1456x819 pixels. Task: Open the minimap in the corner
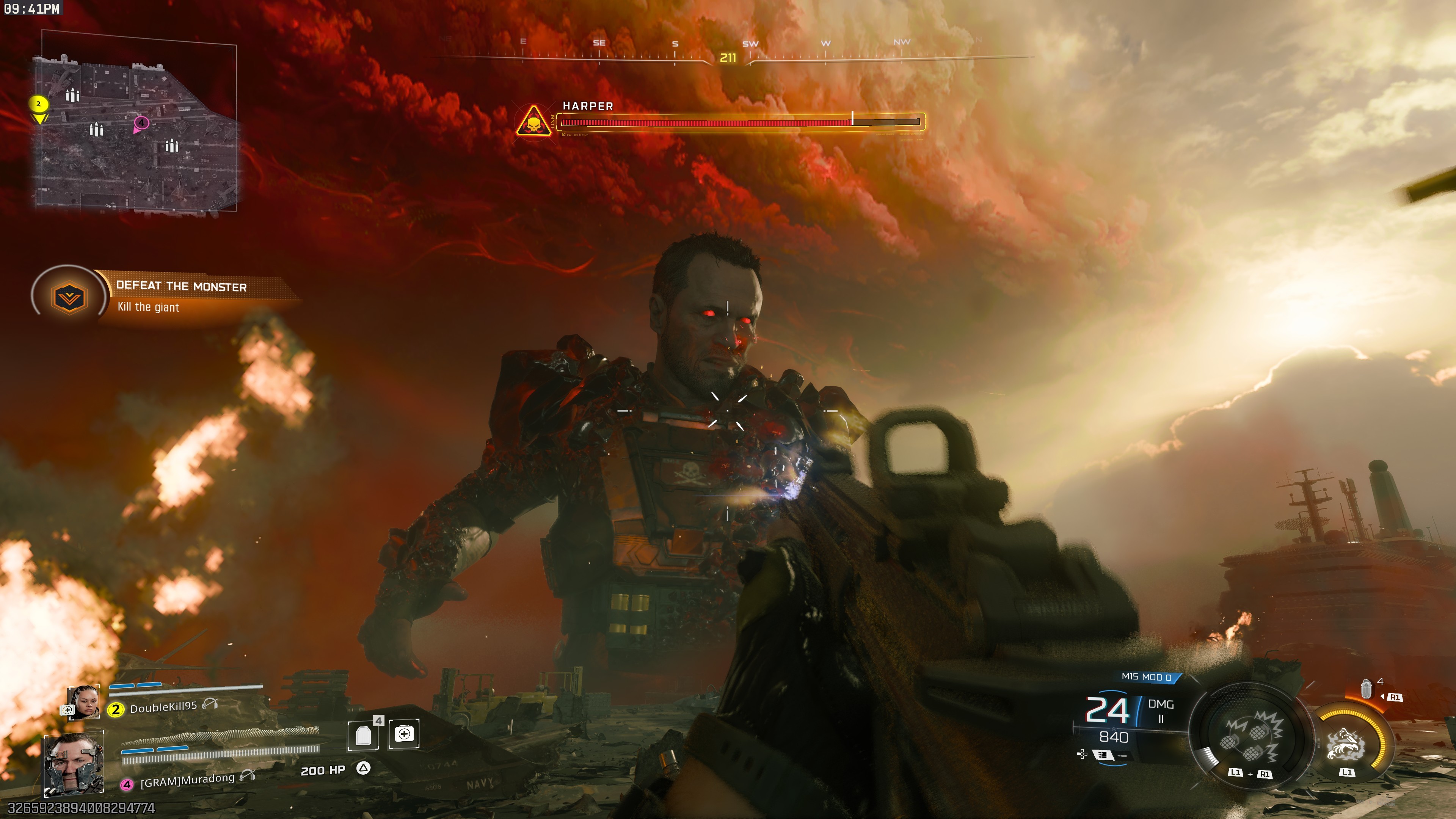136,127
